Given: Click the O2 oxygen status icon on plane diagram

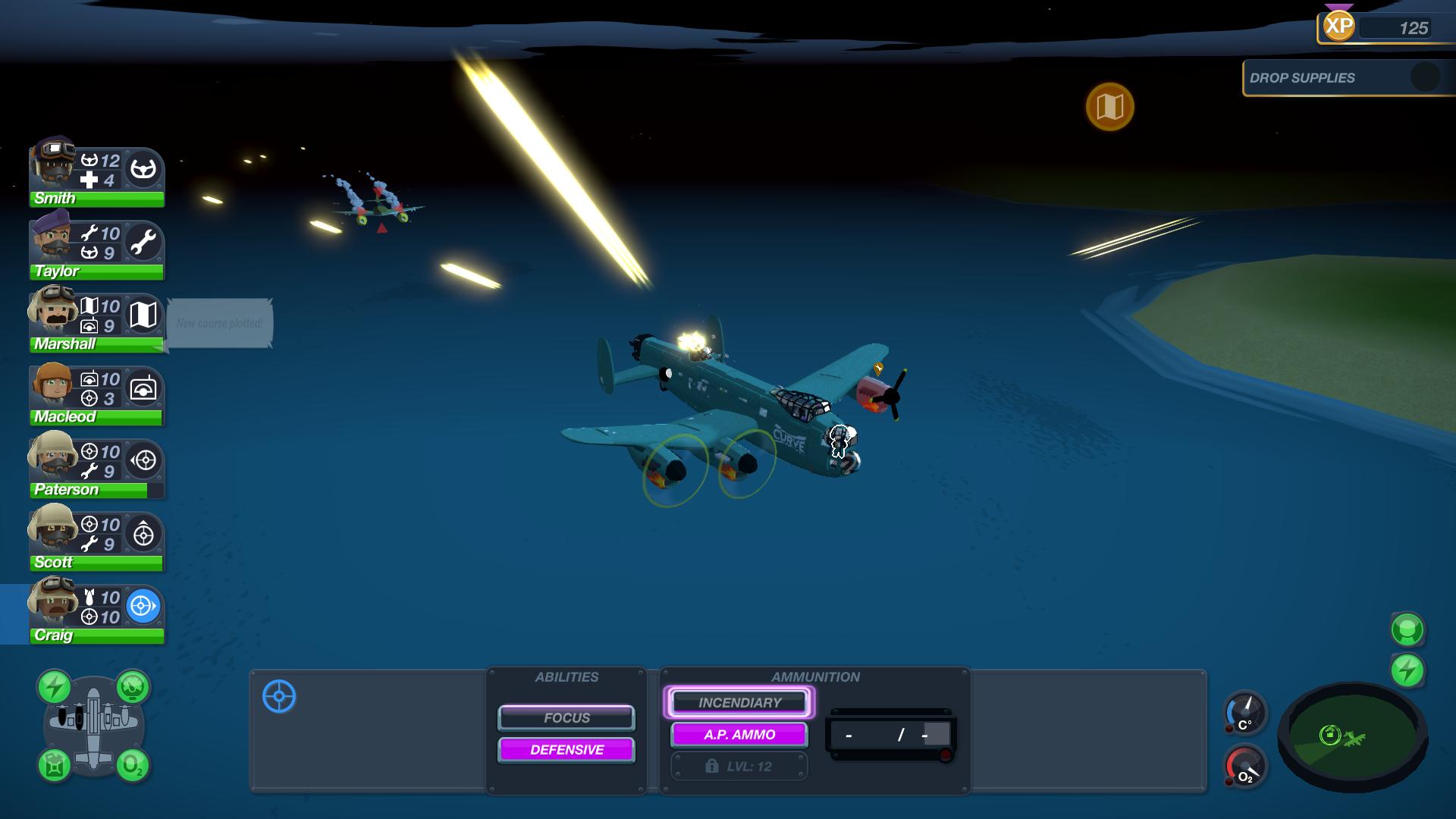Looking at the screenshot, I should pyautogui.click(x=132, y=768).
